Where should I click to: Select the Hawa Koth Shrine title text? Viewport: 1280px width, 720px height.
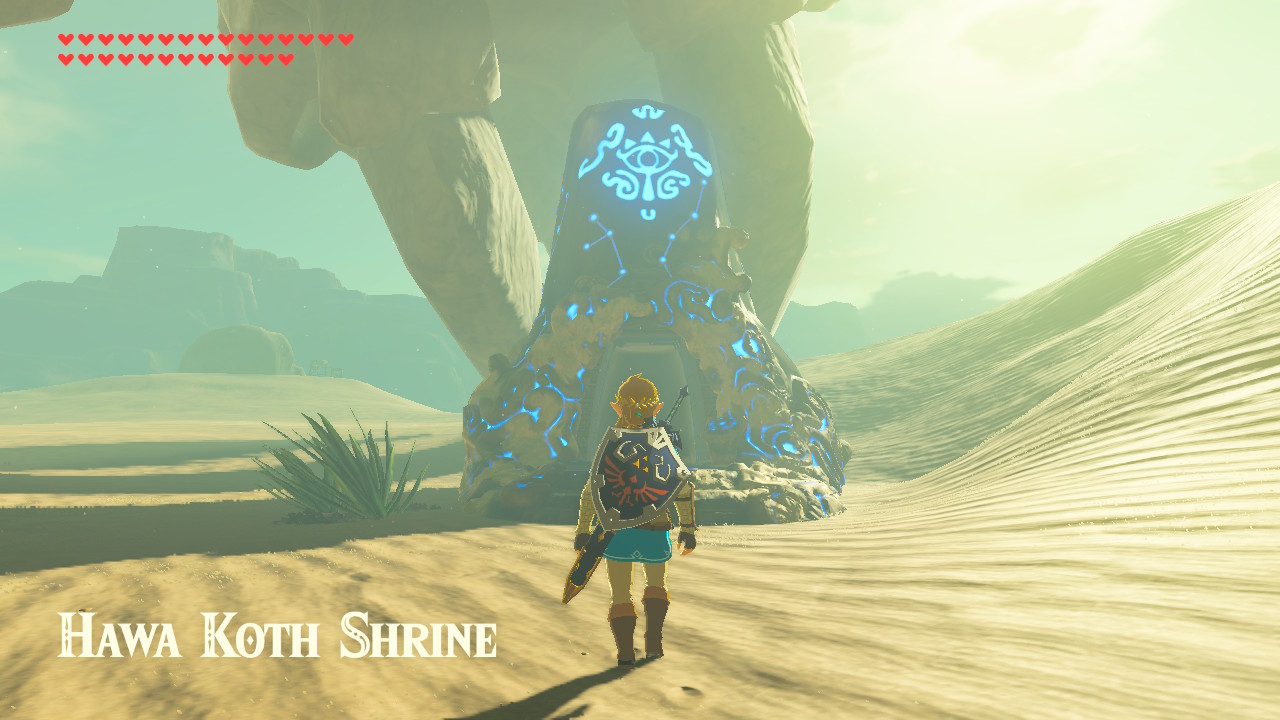coord(275,633)
